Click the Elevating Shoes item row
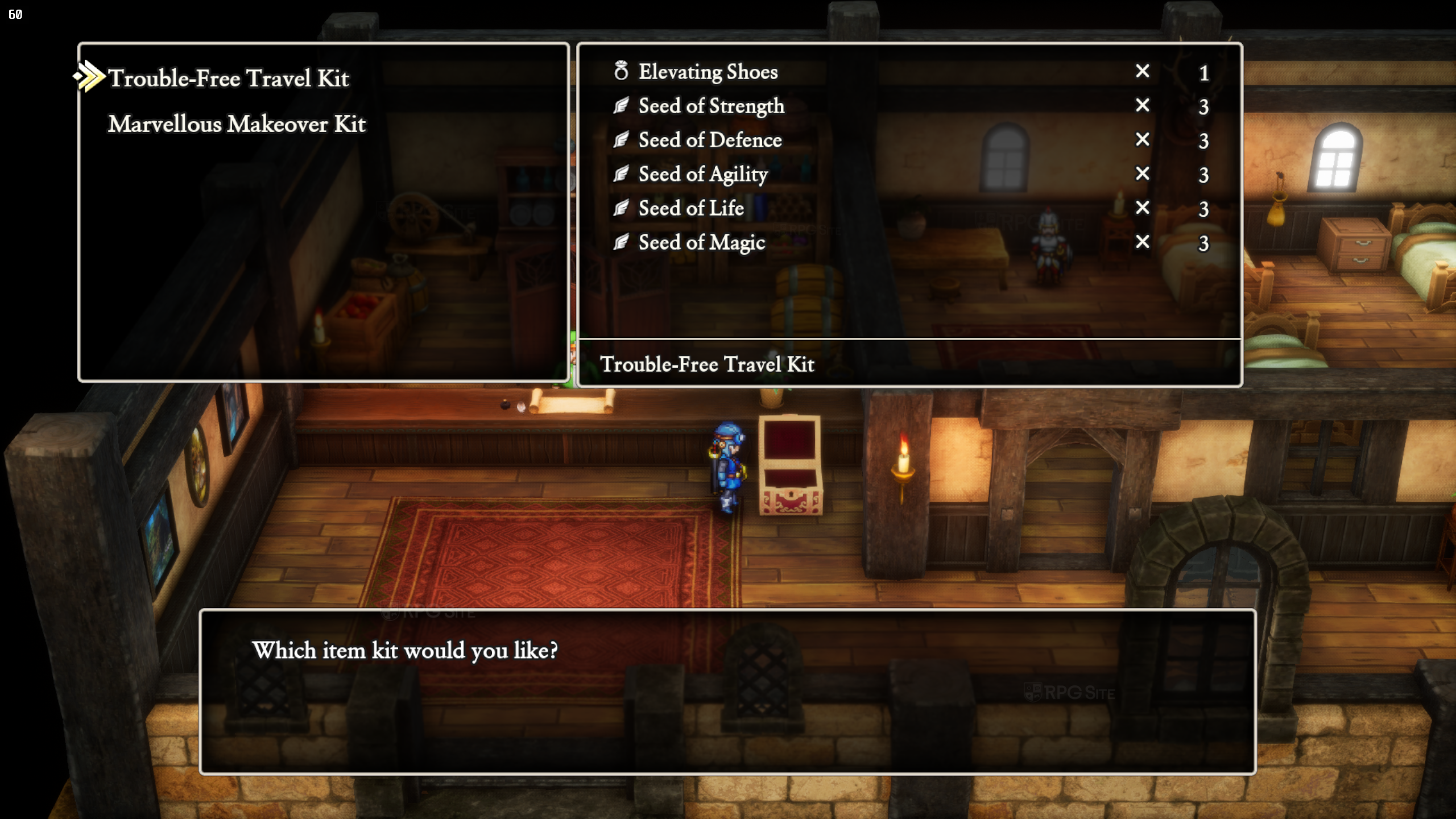This screenshot has height=819, width=1456. coord(708,72)
